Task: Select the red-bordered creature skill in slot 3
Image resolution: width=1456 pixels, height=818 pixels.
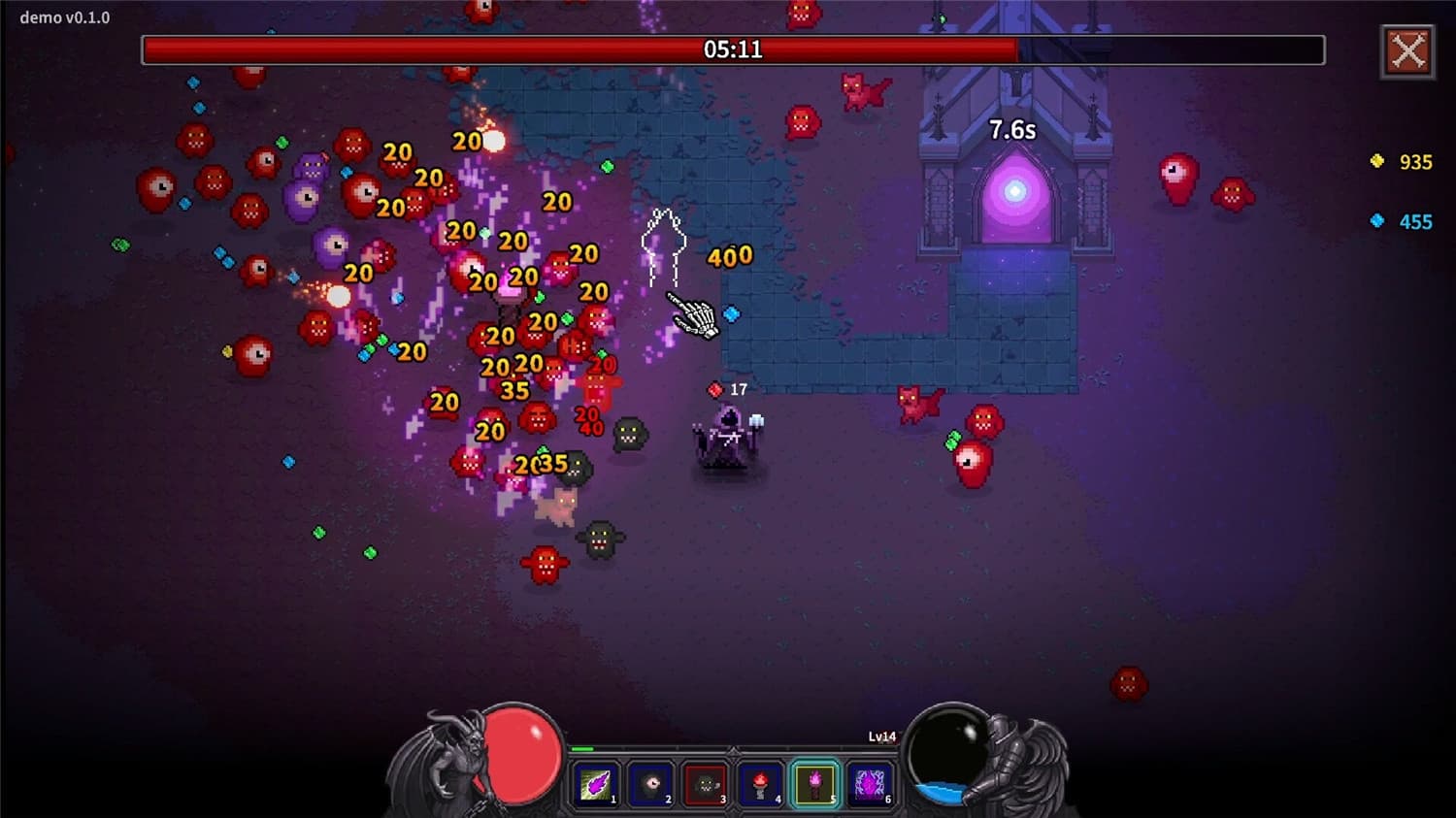Action: pyautogui.click(x=705, y=784)
